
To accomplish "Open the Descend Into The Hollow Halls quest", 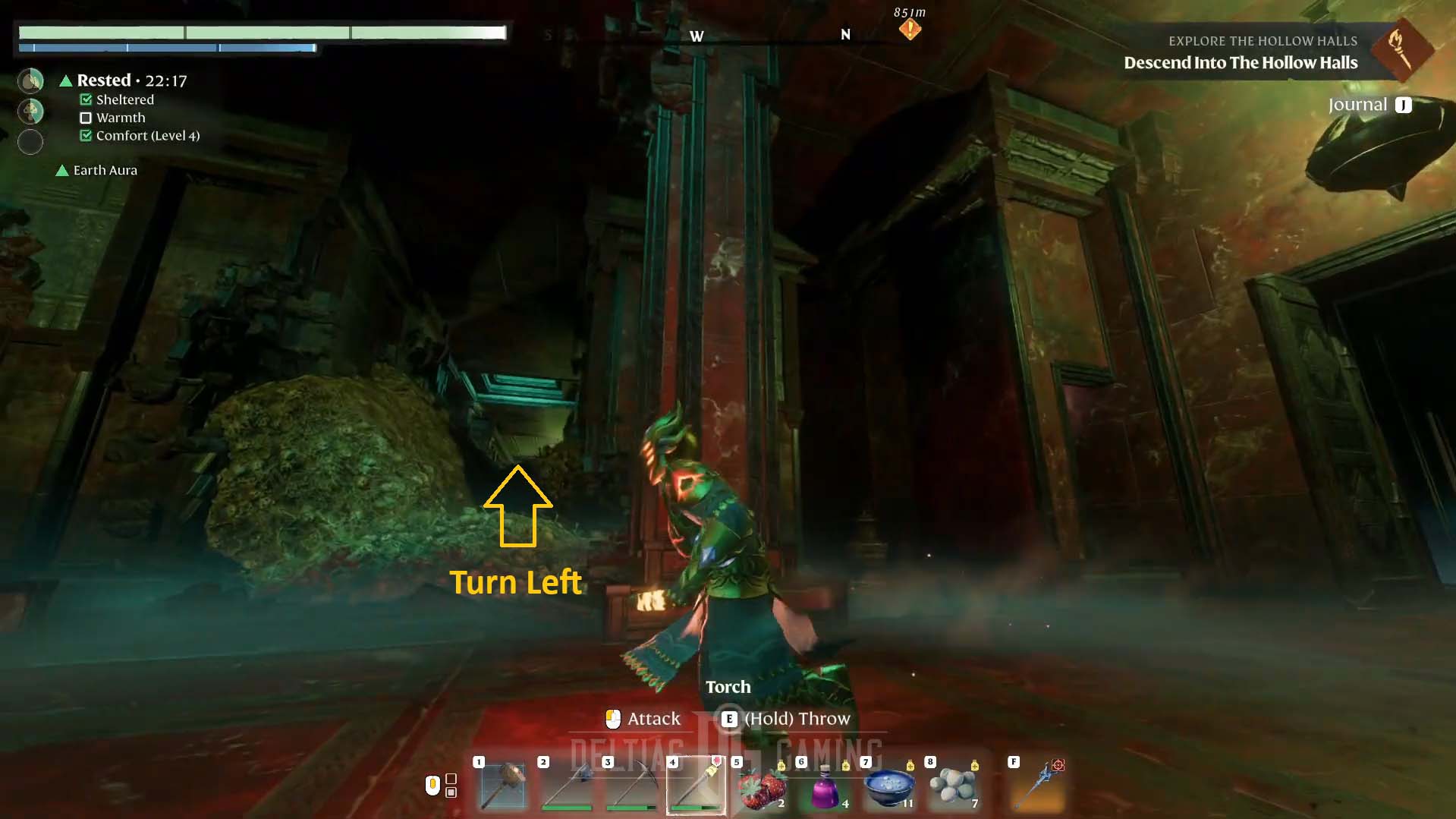I will 1240,63.
